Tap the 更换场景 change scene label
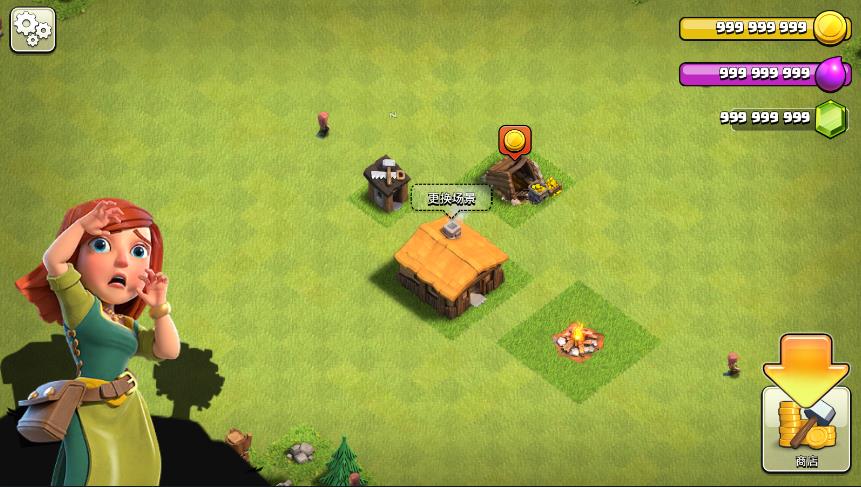The width and height of the screenshot is (861, 487). click(x=451, y=198)
